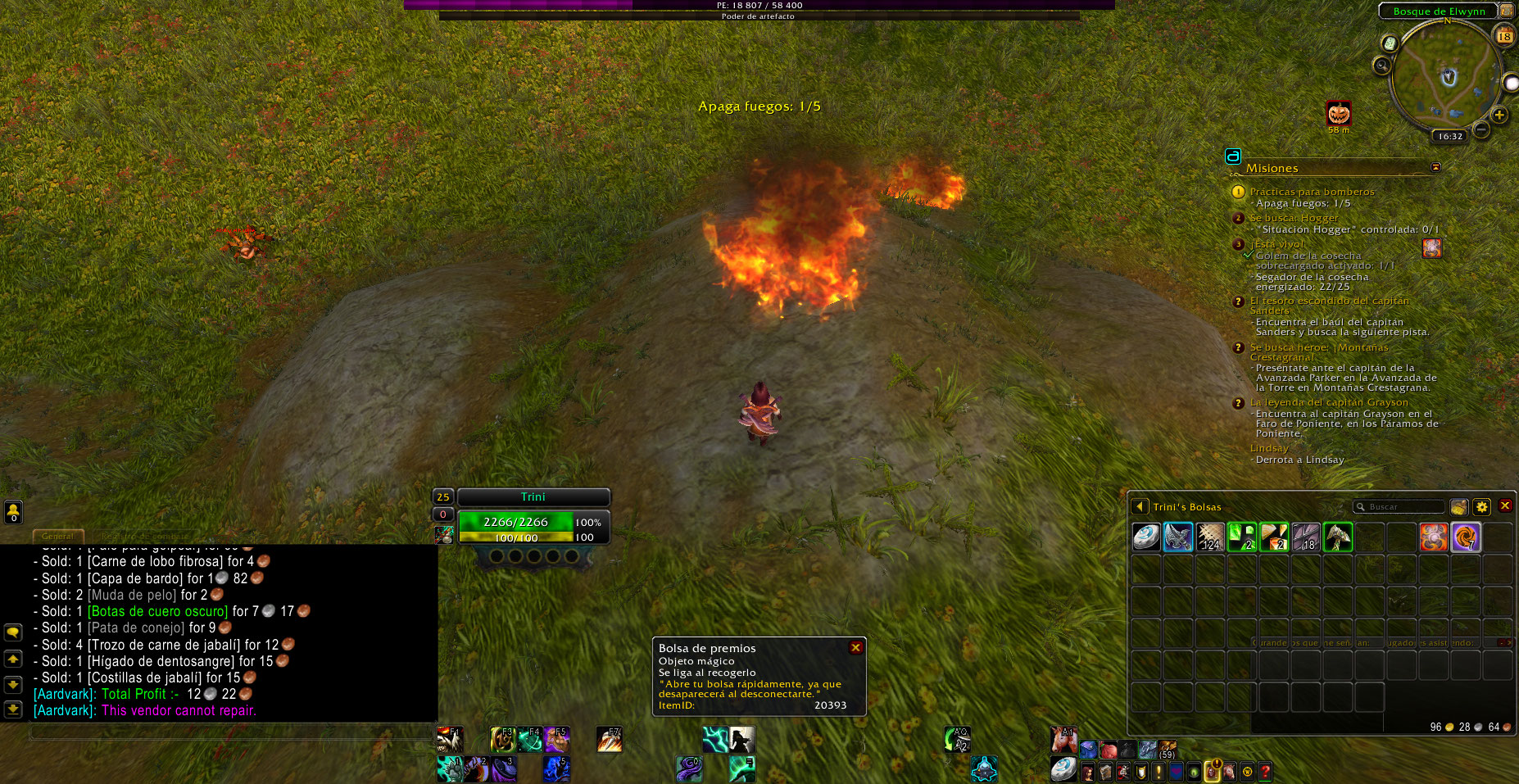The image size is (1519, 784).
Task: Select the purple-bordered orange swirl item stack of 7
Action: click(x=1465, y=537)
